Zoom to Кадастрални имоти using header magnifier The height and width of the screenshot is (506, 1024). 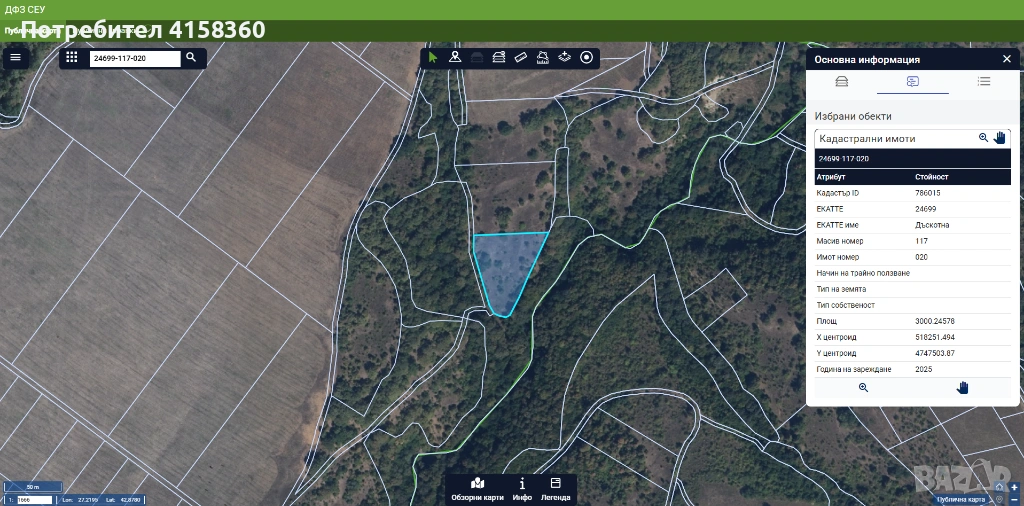pos(983,138)
